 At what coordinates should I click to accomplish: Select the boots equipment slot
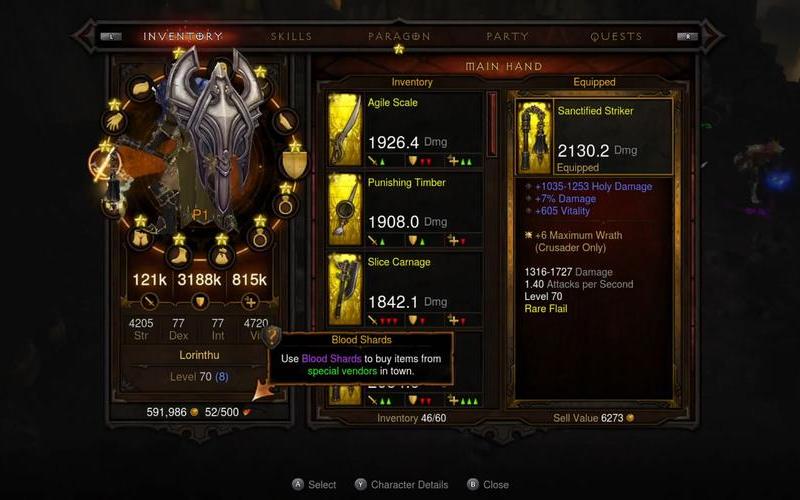[180, 256]
